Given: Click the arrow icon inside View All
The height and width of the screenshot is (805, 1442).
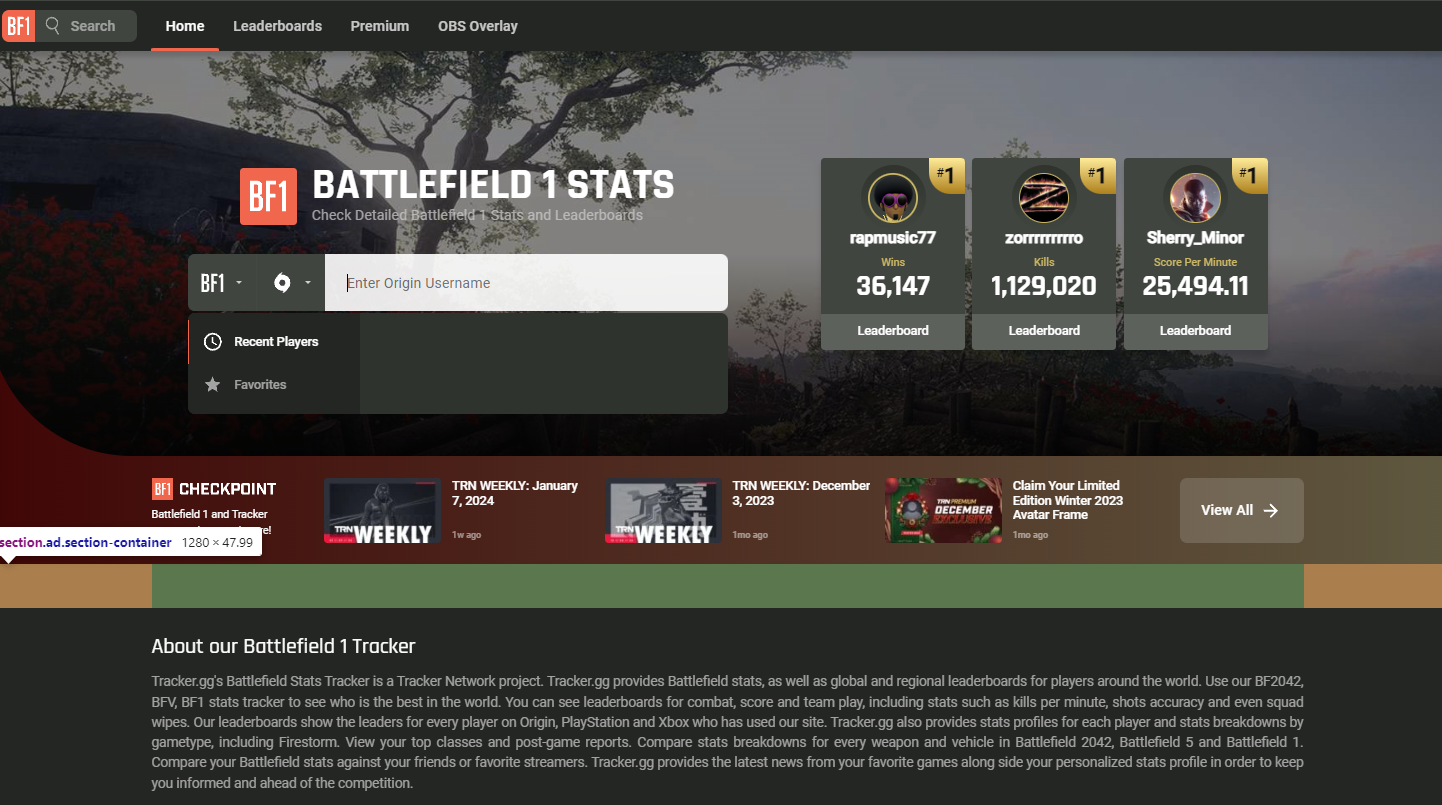Looking at the screenshot, I should [1269, 509].
